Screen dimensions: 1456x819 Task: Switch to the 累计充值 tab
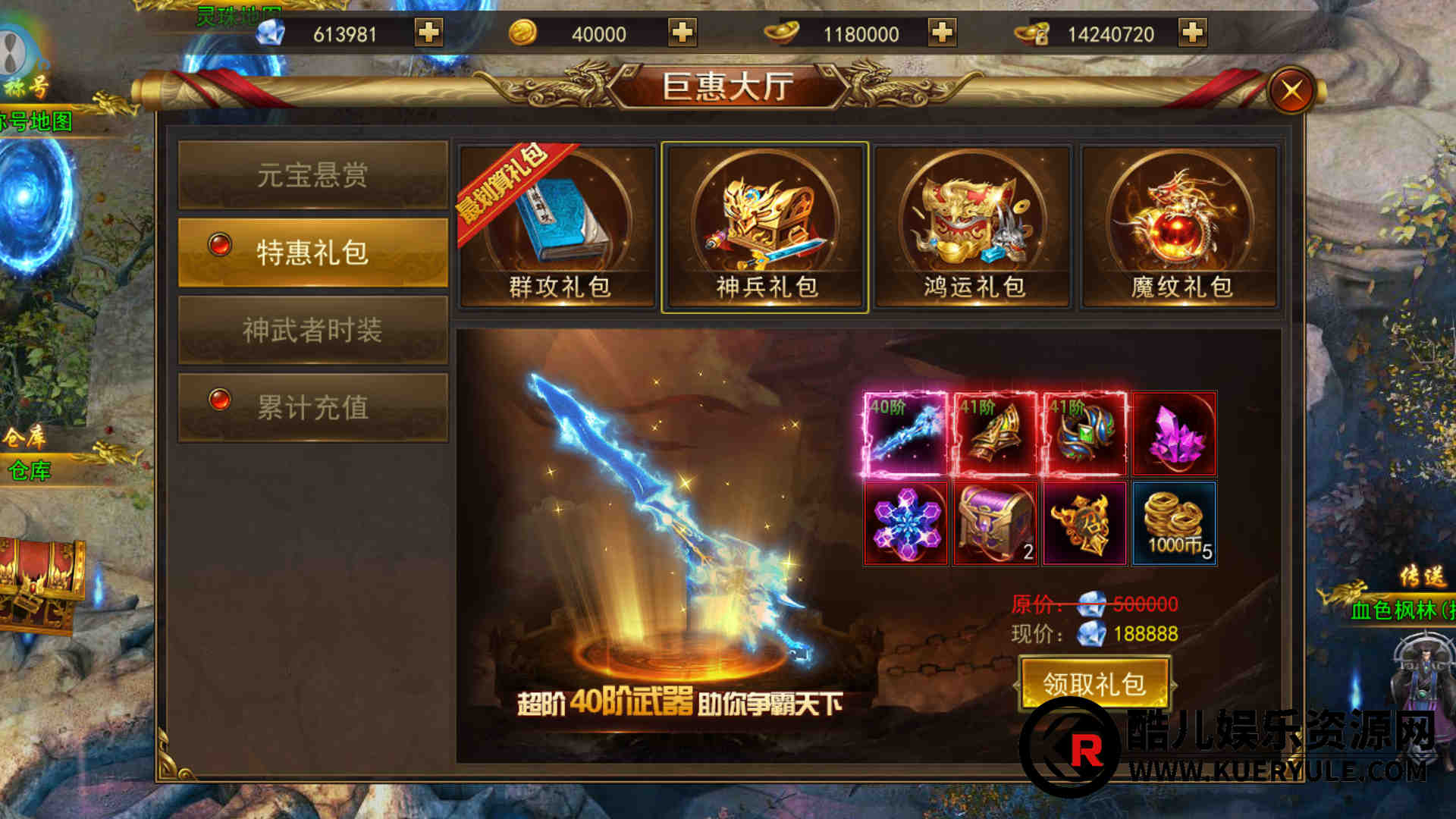[x=312, y=407]
